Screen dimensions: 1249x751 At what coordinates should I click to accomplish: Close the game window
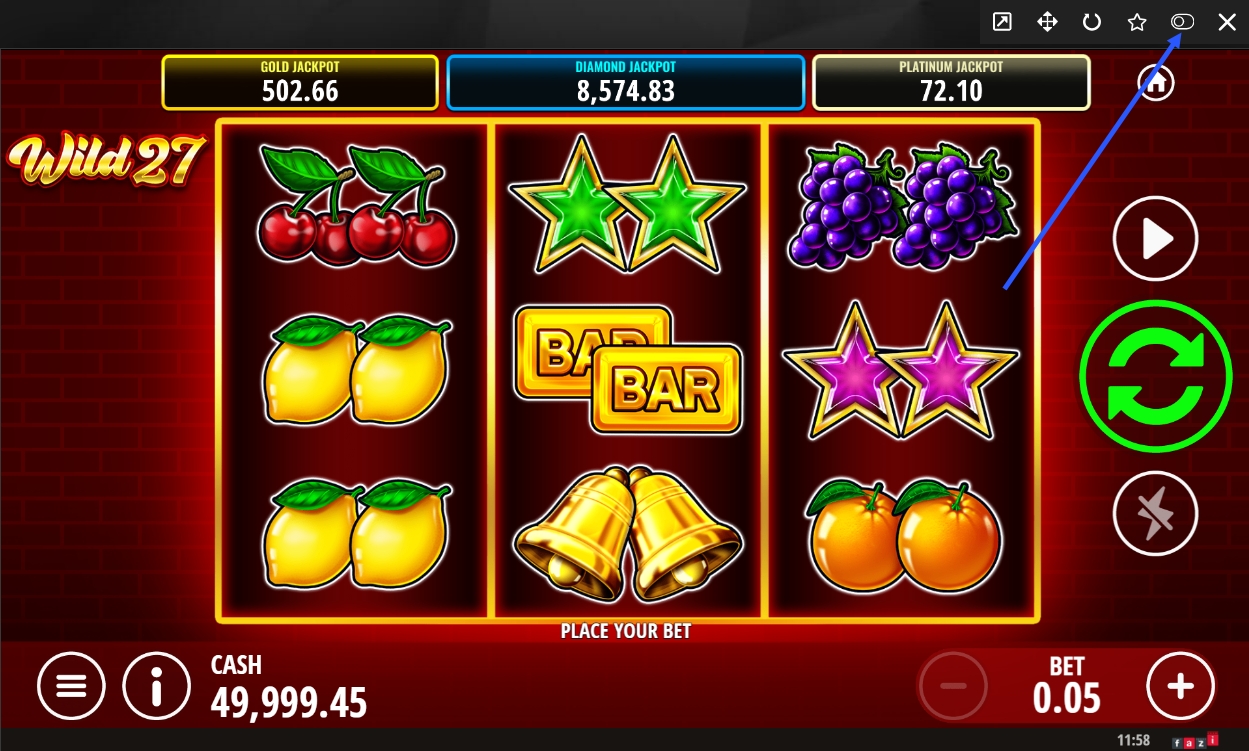[1226, 22]
